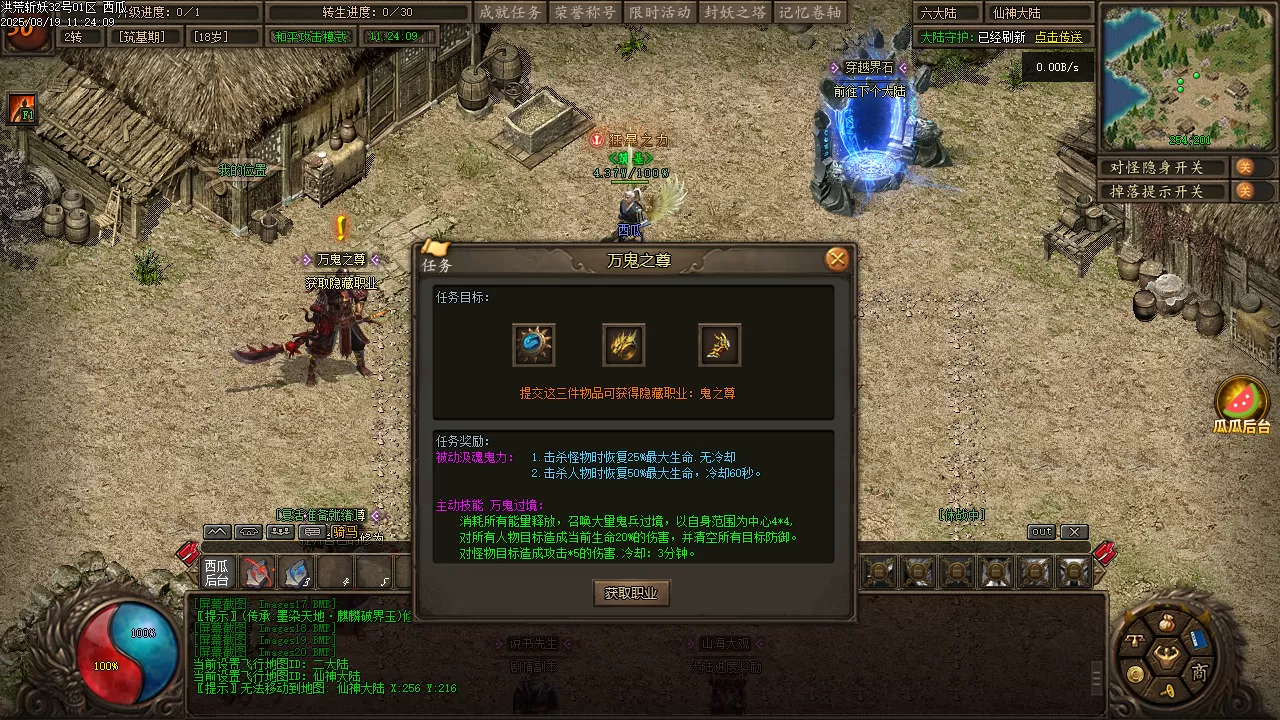Click the 获取职业 button to claim the class
The image size is (1280, 720).
point(631,593)
